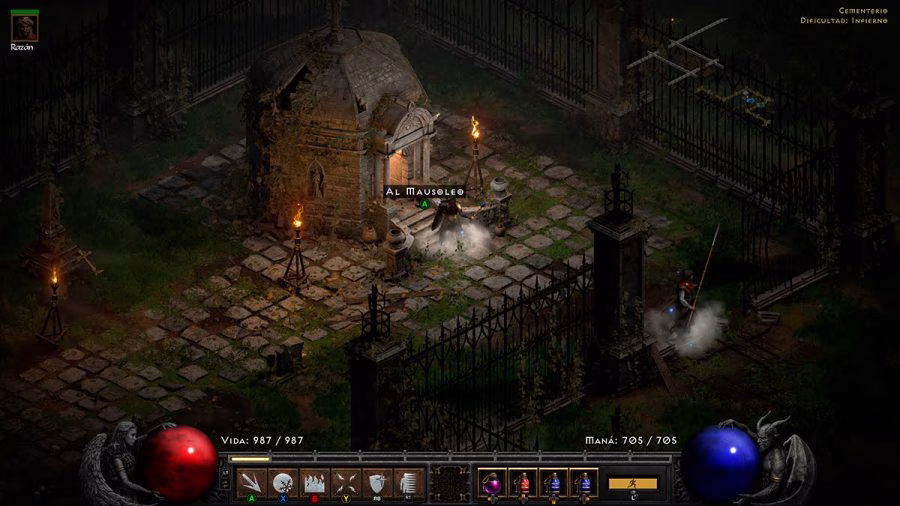Toggle the run/walk stamina button

(632, 483)
